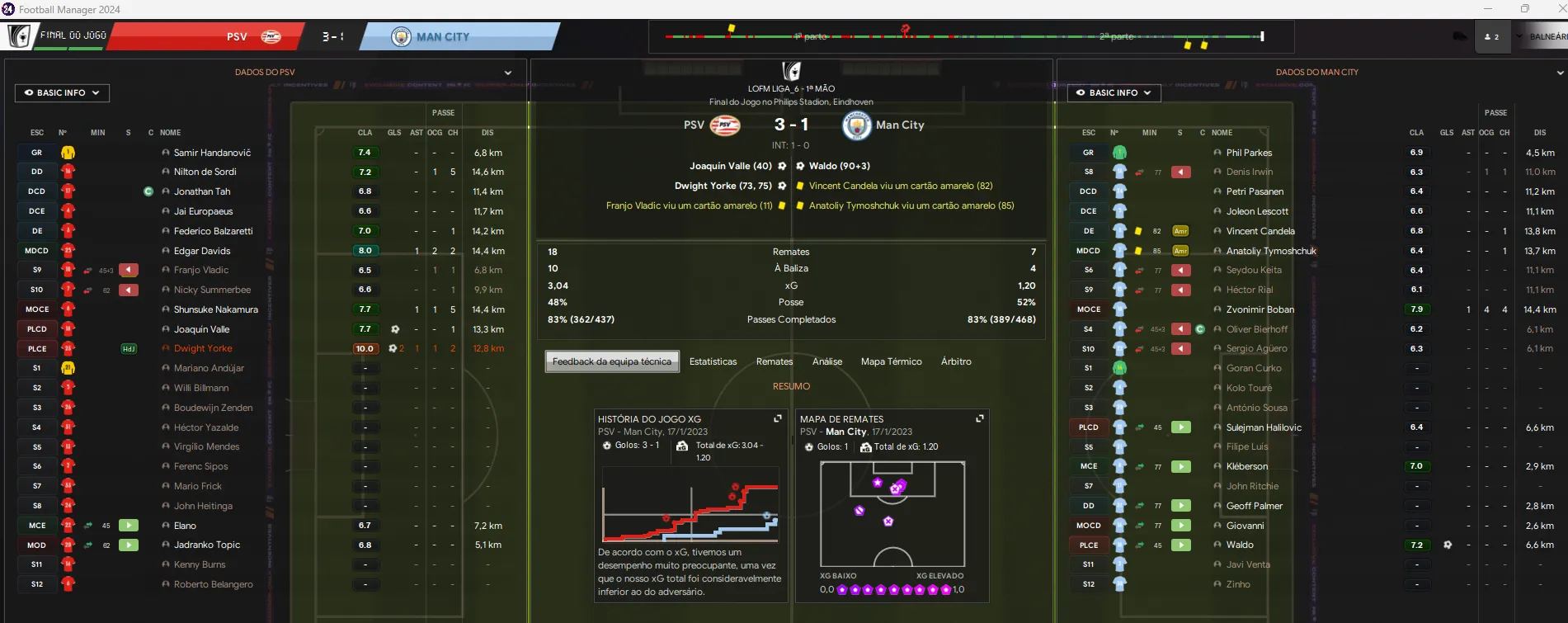Minimize the Football Manager window
The image size is (1568, 623).
point(1489,9)
